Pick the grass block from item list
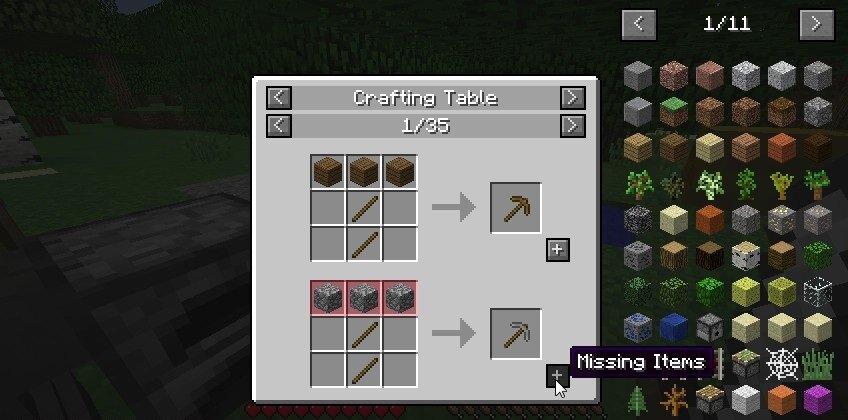This screenshot has height=420, width=848. point(674,110)
